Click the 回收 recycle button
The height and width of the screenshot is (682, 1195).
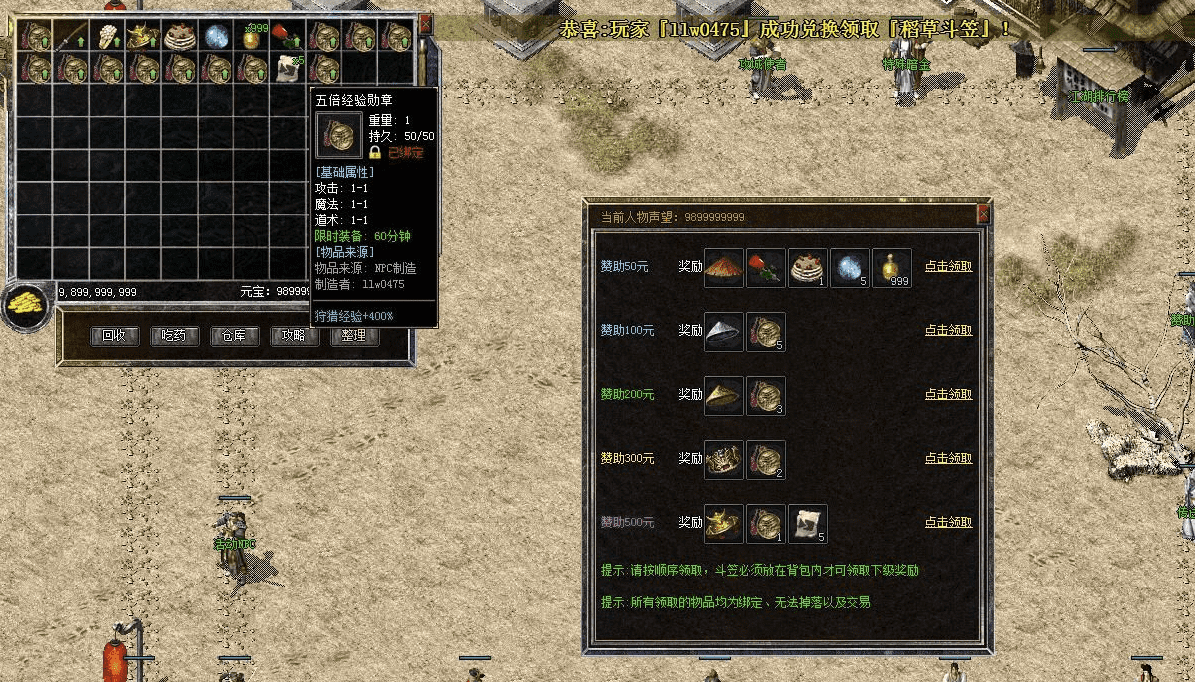113,336
